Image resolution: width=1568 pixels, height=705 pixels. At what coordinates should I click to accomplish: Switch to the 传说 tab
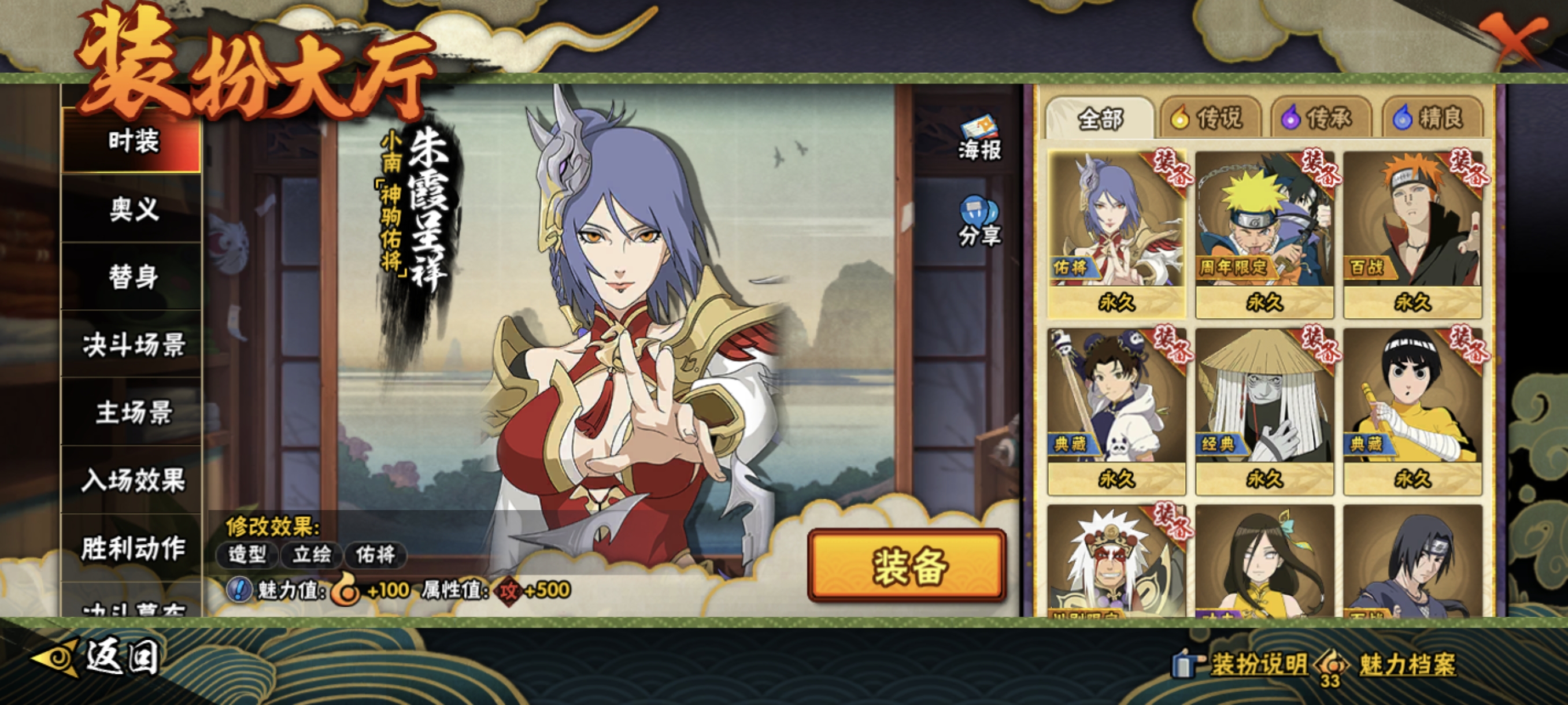click(1210, 118)
